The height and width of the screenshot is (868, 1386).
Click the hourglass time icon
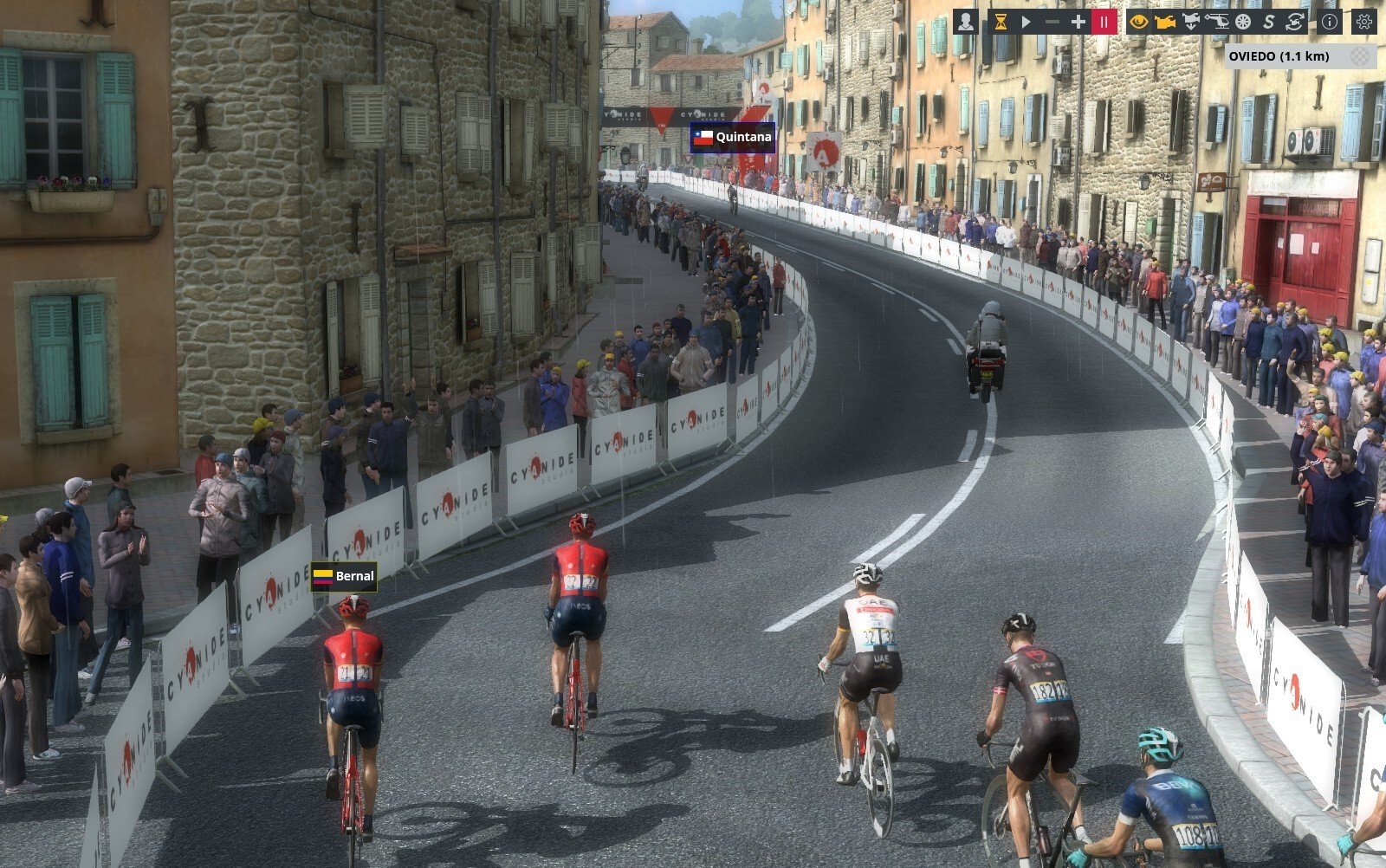click(1001, 22)
